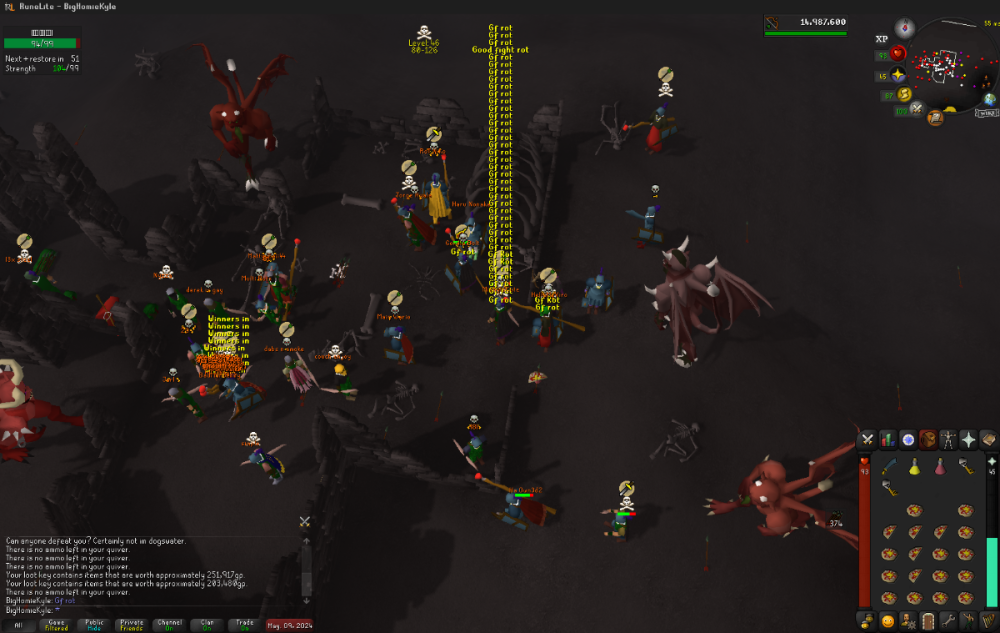
Task: Select the Game chat filter tab
Action: pyautogui.click(x=55, y=625)
